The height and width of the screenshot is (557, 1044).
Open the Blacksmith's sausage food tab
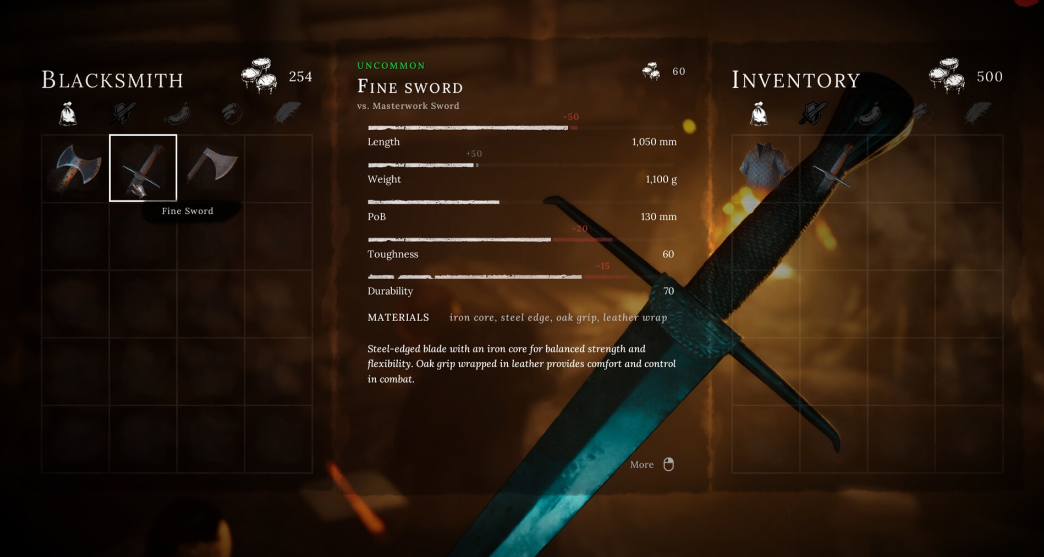pyautogui.click(x=177, y=113)
